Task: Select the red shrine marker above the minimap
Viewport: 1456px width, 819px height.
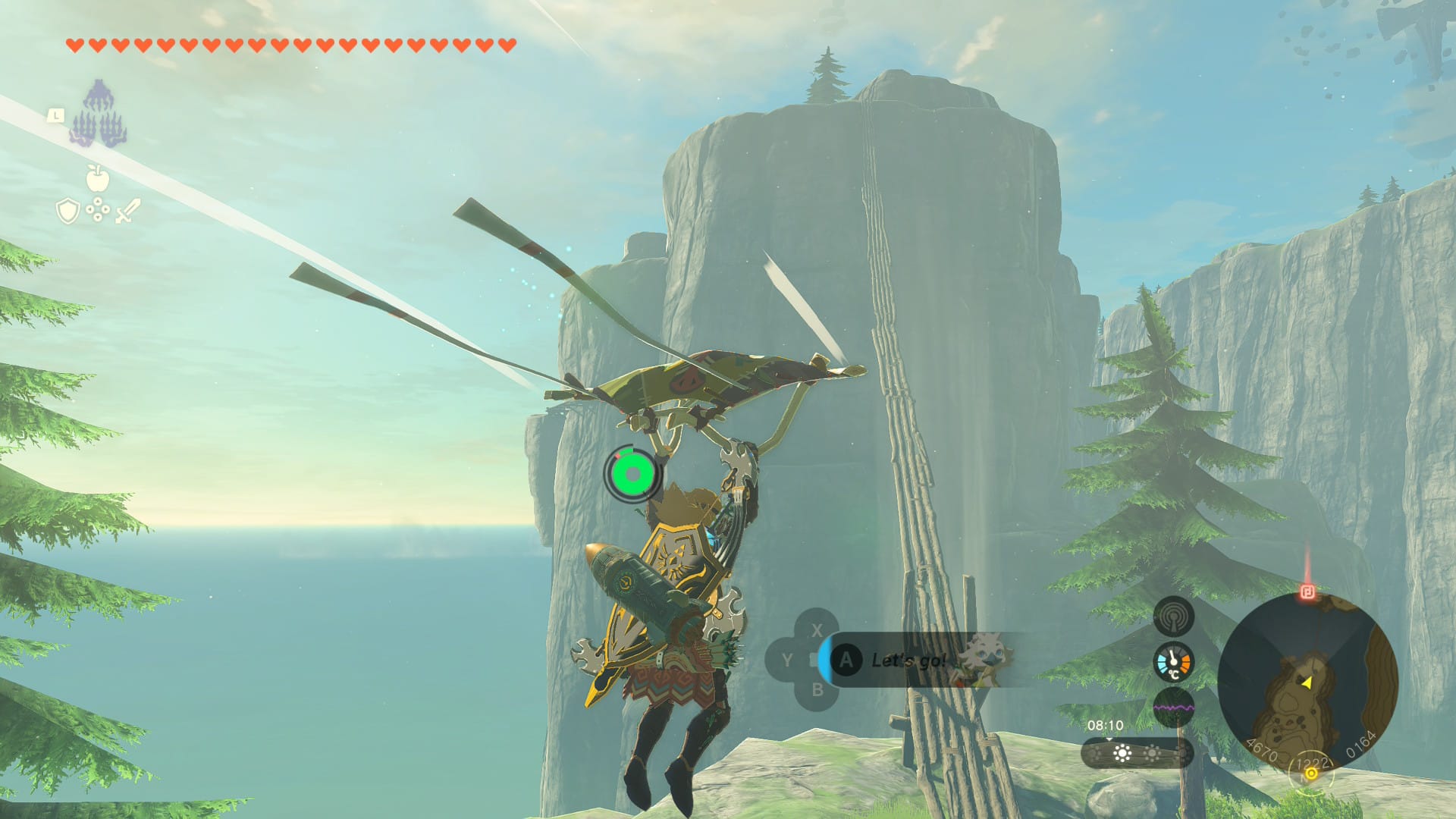Action: [1307, 591]
